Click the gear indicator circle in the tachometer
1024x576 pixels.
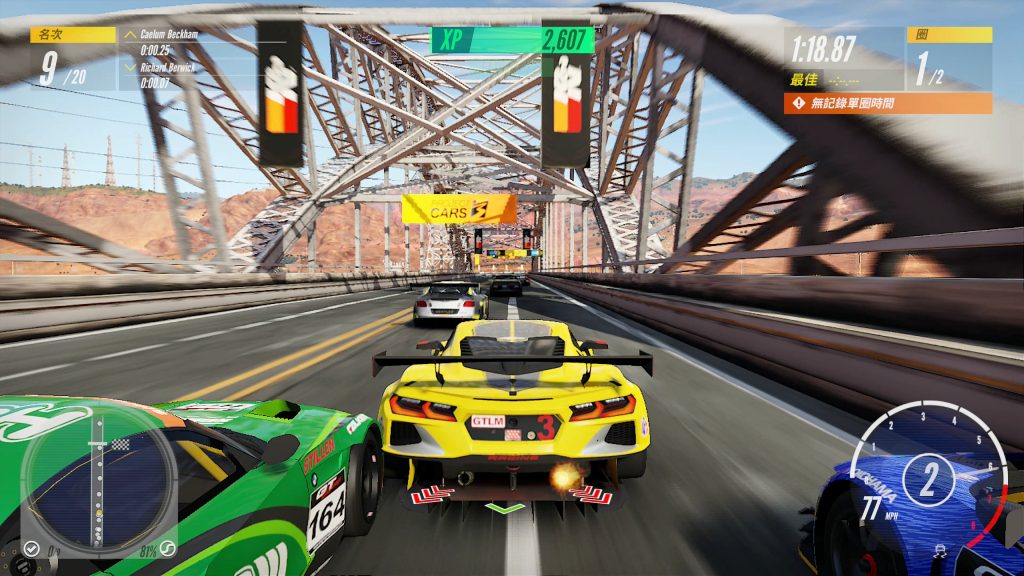tap(929, 479)
